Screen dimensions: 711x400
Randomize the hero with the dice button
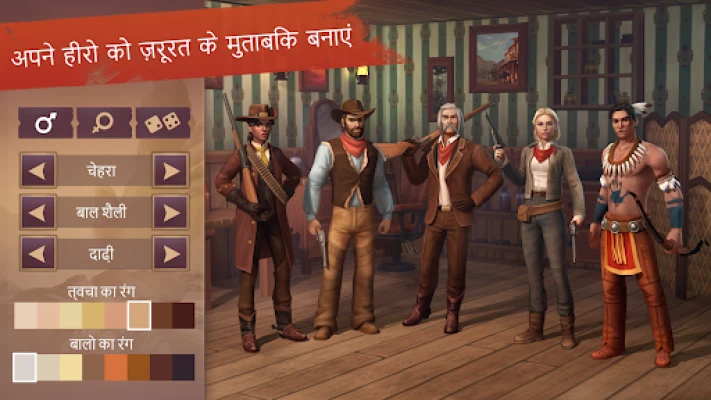[162, 124]
